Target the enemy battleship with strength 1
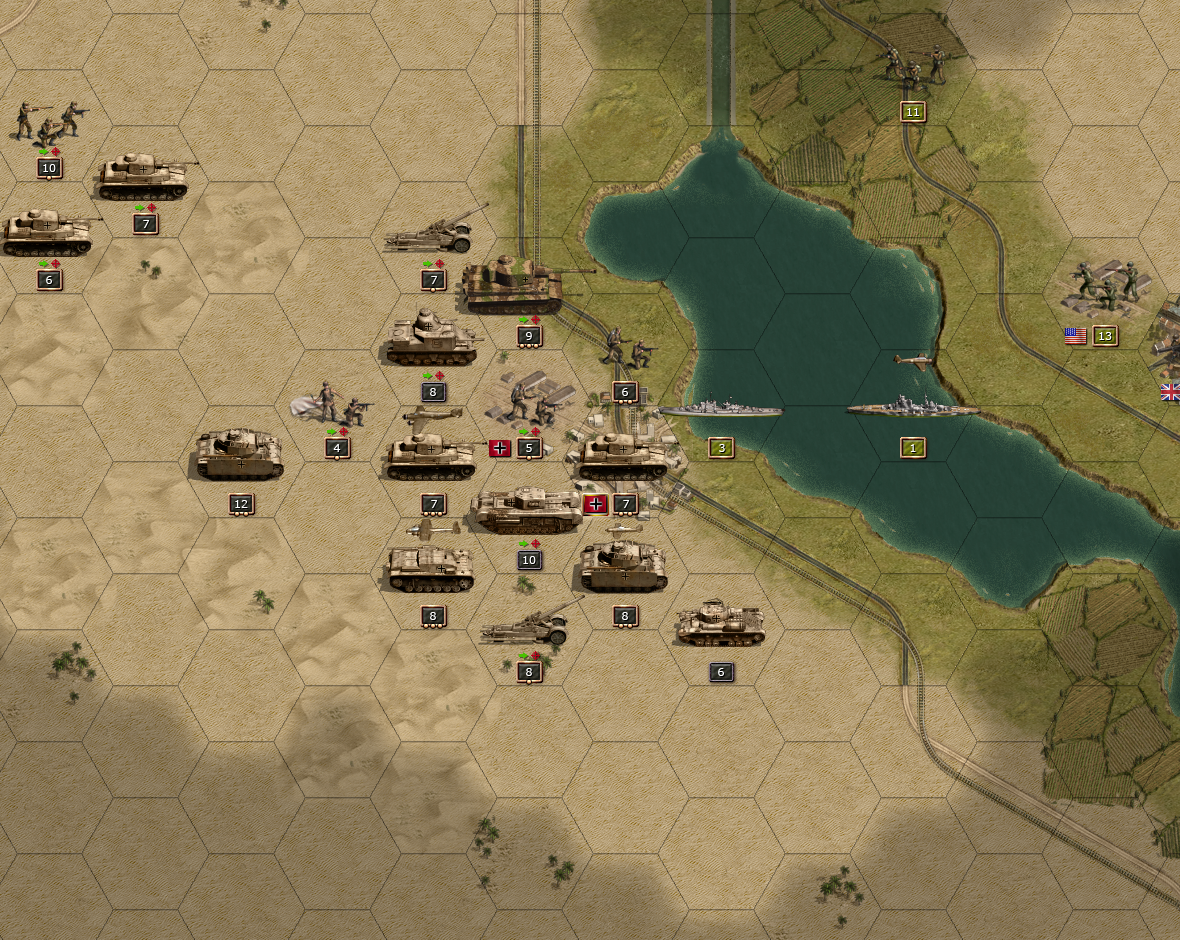The width and height of the screenshot is (1180, 940). (x=912, y=408)
